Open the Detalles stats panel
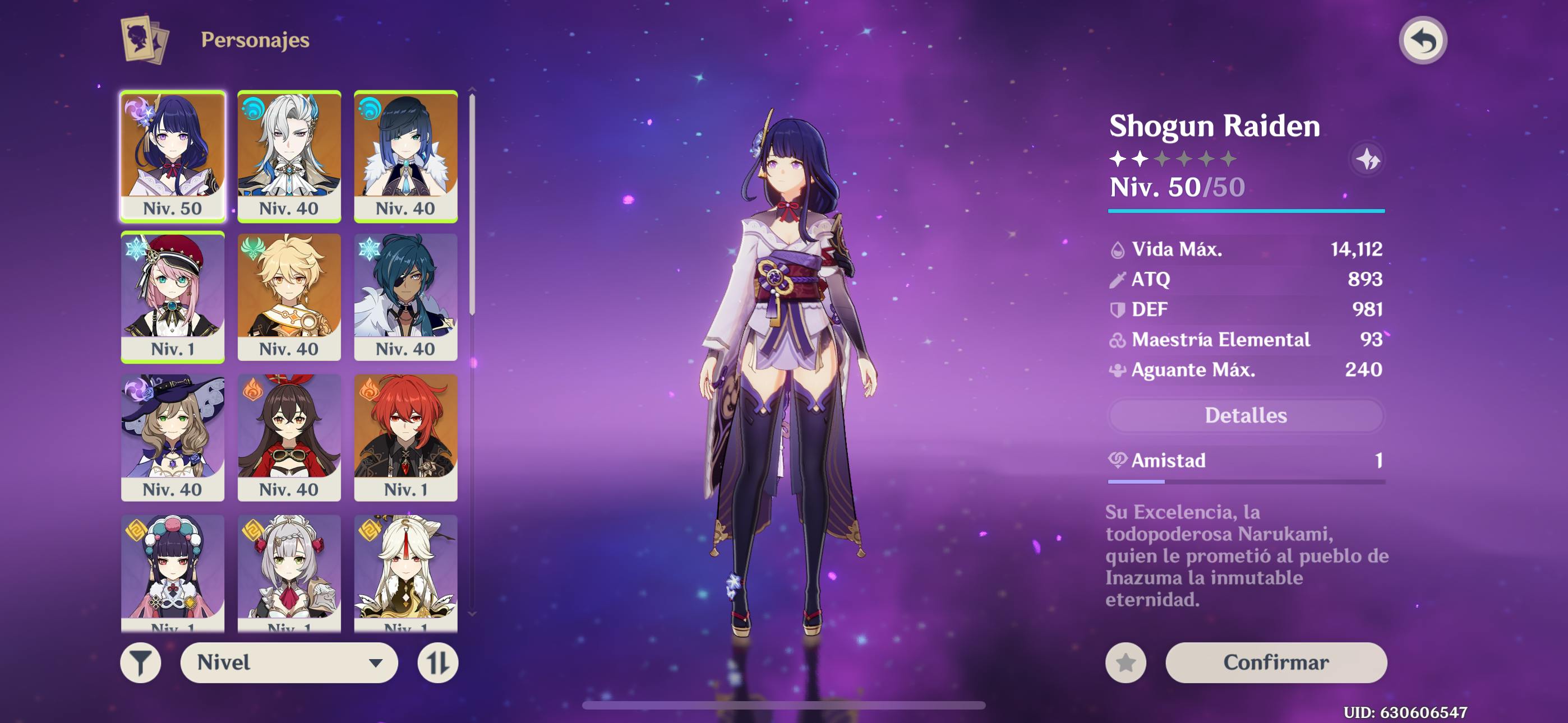 pyautogui.click(x=1246, y=416)
